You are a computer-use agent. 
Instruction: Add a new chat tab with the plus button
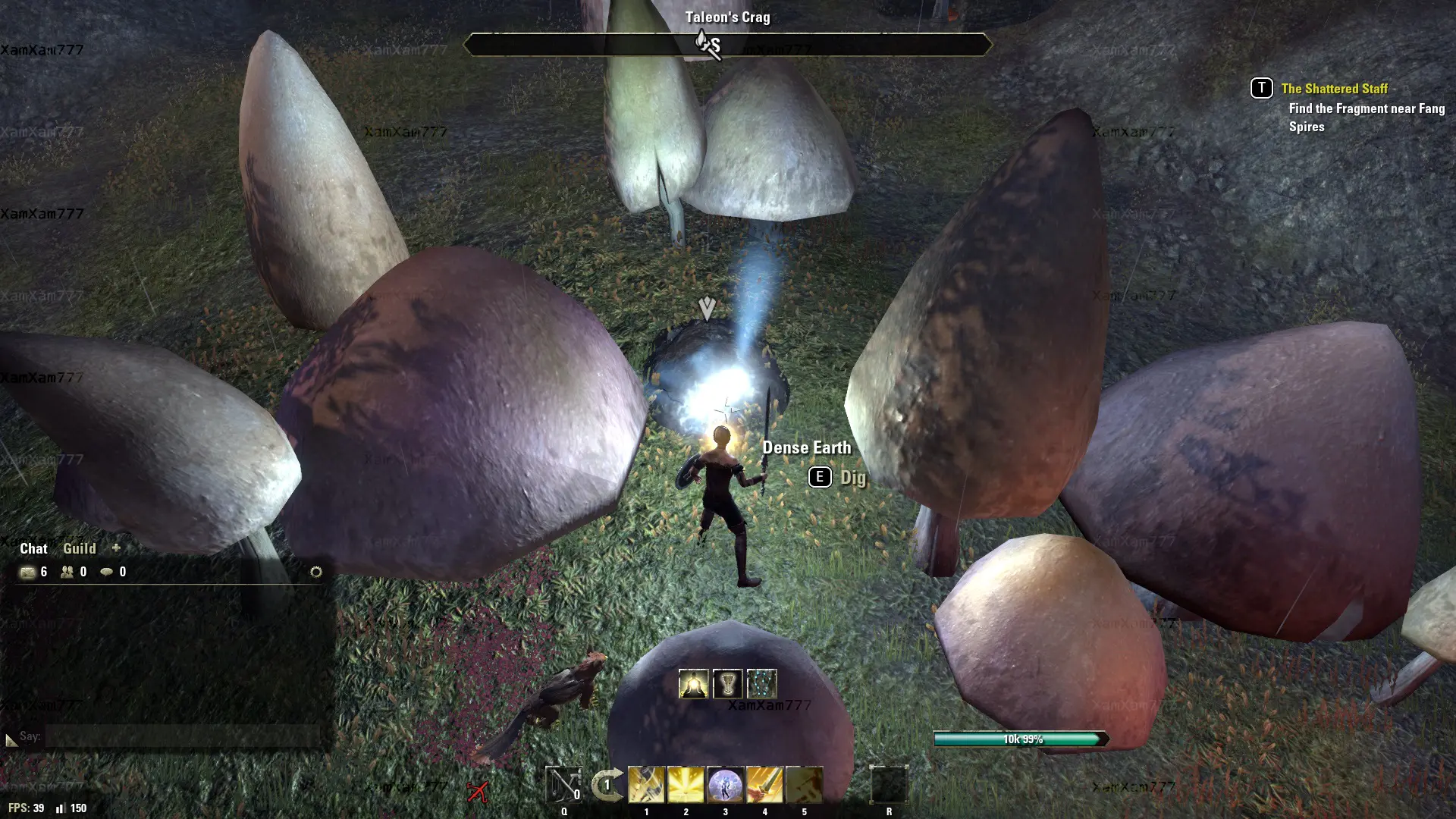pos(116,548)
